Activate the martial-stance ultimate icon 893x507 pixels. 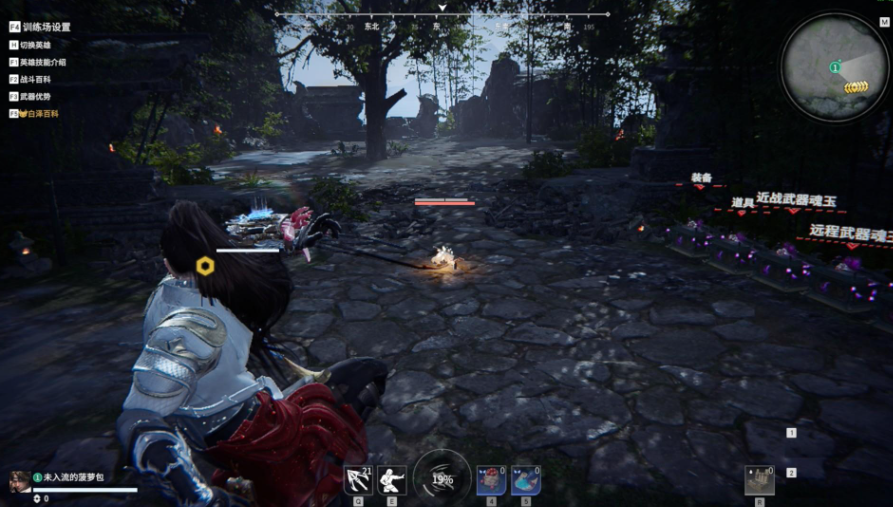point(392,480)
